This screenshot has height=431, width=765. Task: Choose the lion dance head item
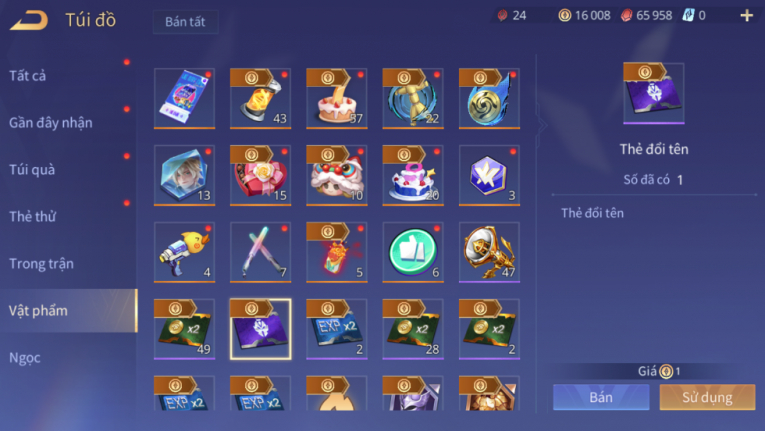(x=337, y=175)
